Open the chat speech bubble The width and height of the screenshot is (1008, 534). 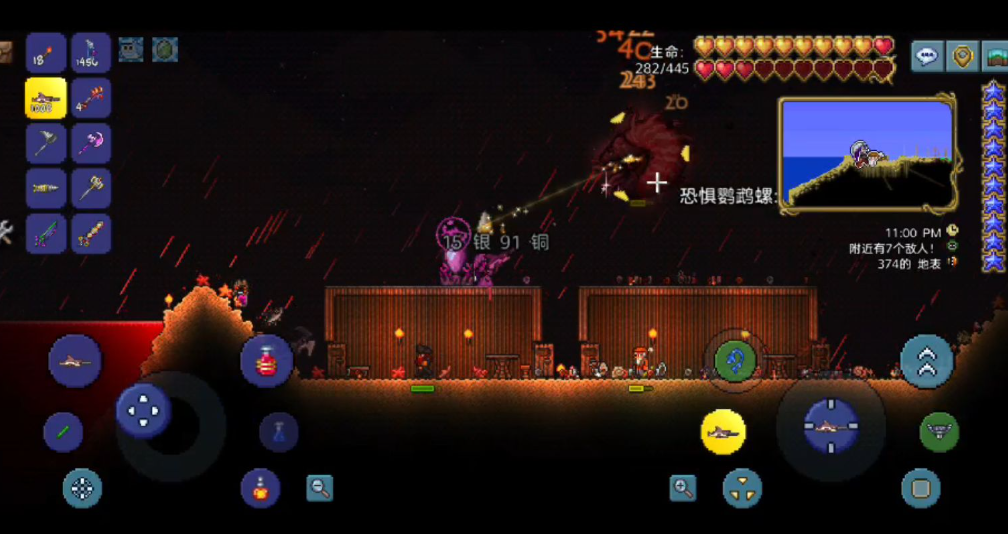(x=927, y=56)
